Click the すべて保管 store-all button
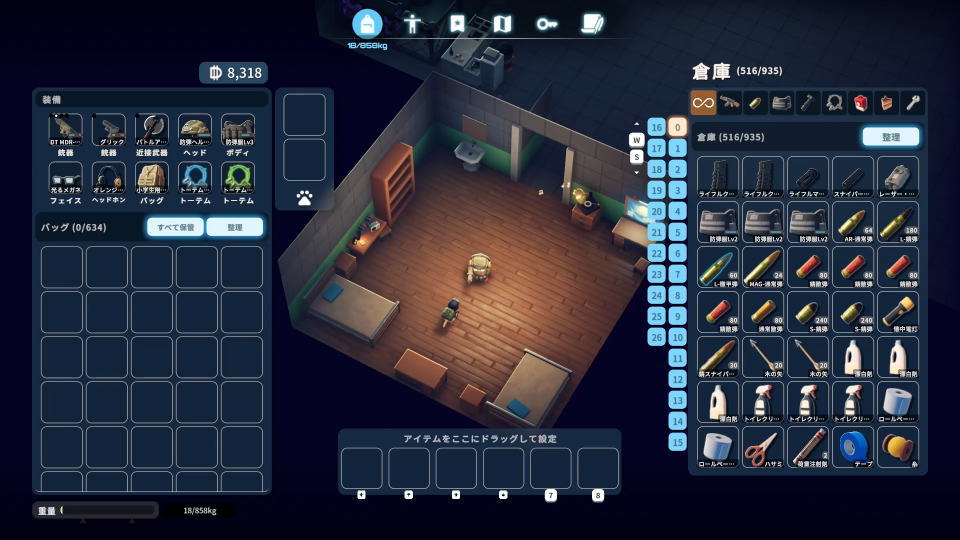Screen dimensions: 960x540 (x=175, y=227)
